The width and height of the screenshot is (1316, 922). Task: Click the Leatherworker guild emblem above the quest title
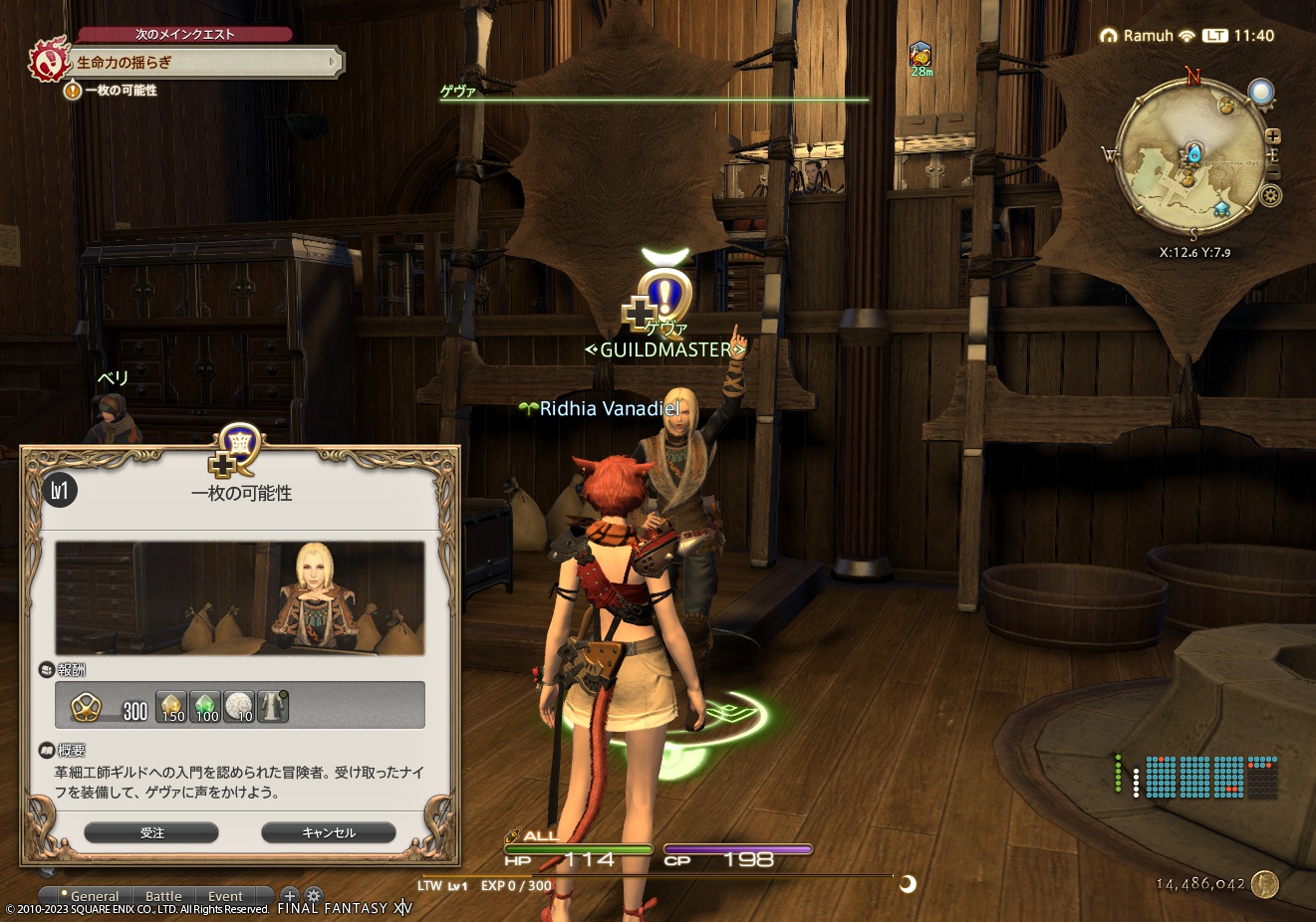tap(239, 448)
